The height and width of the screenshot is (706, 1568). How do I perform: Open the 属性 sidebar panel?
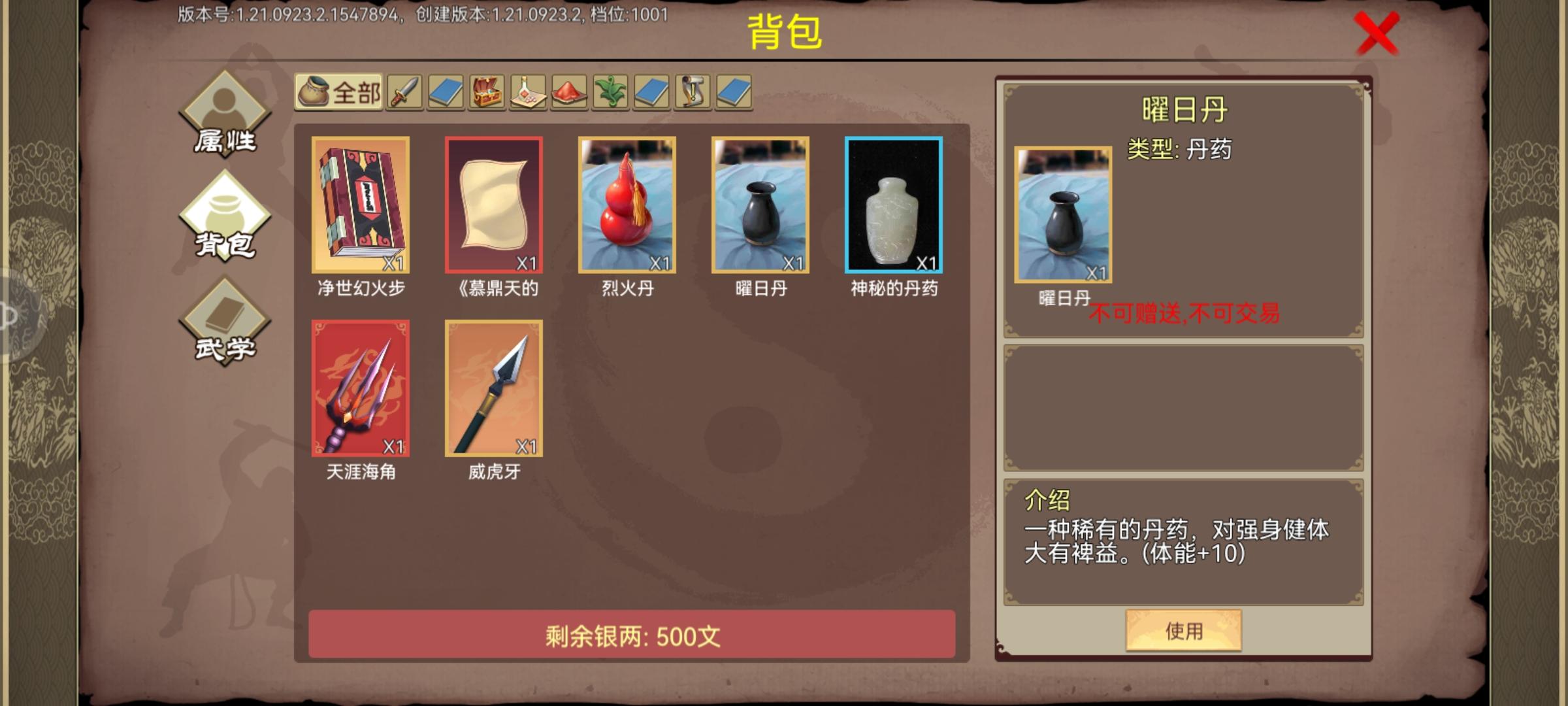pyautogui.click(x=225, y=116)
